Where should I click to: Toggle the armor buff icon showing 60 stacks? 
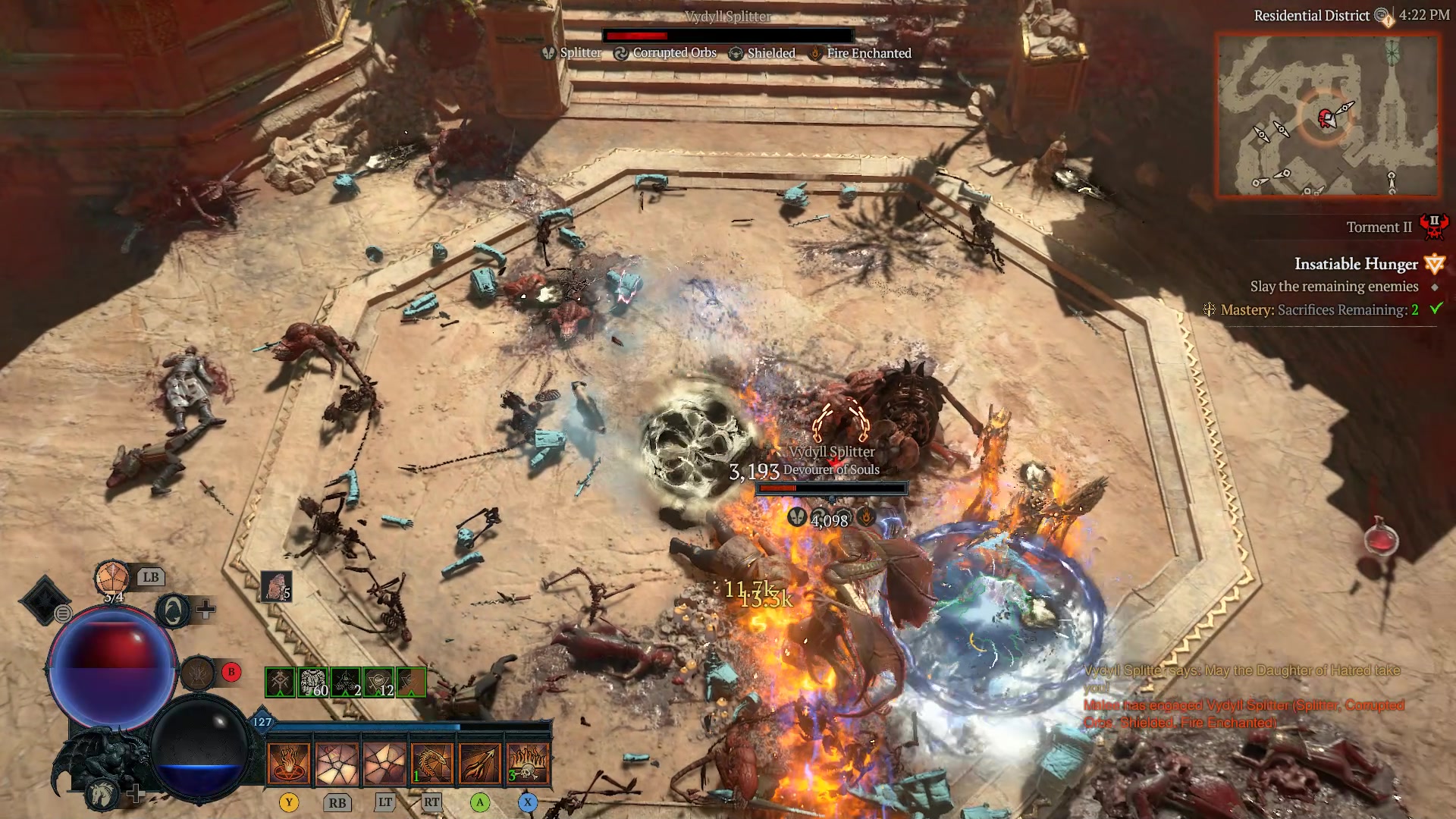pos(313,681)
